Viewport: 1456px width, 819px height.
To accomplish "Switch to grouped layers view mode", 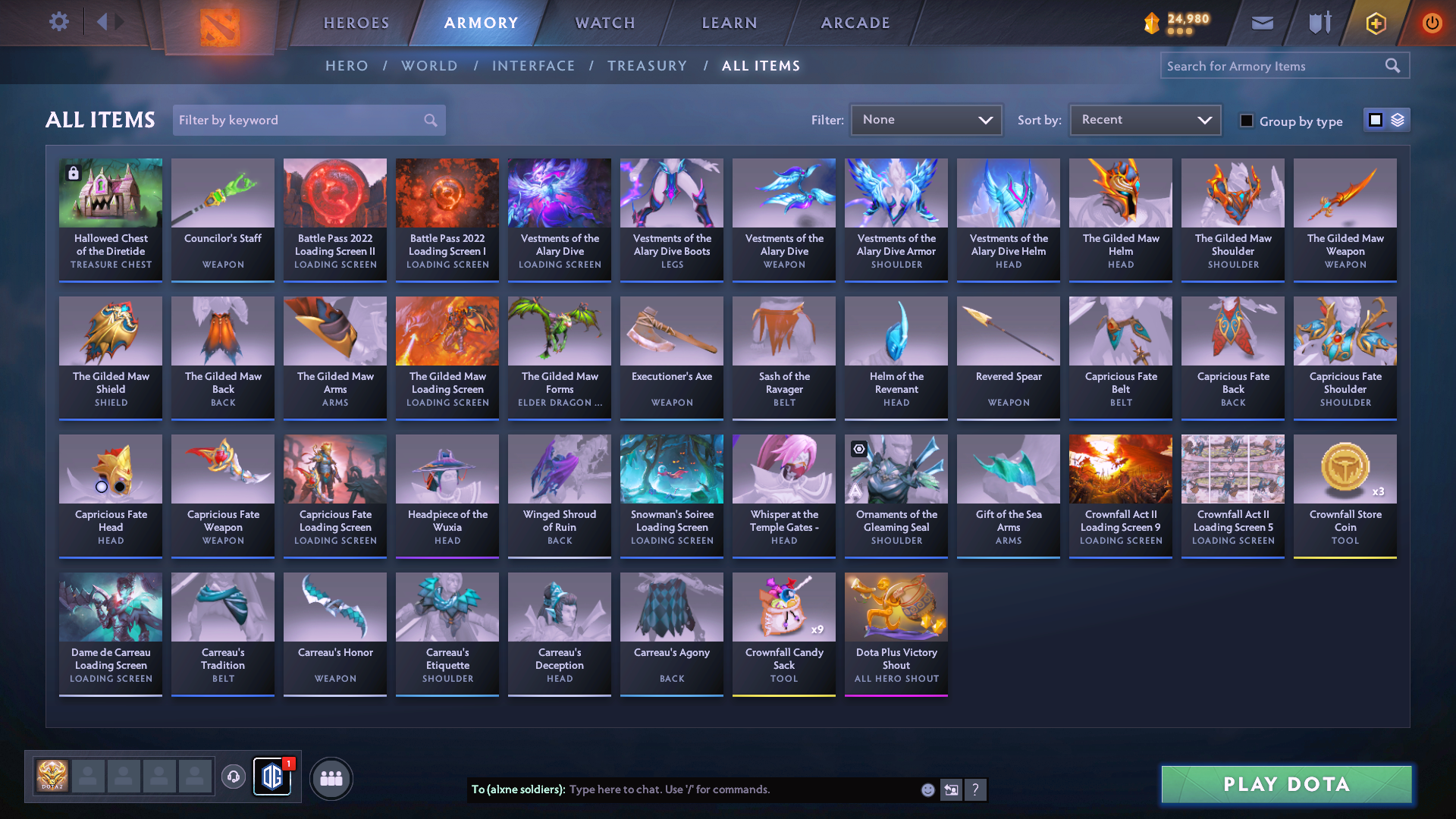I will tap(1398, 120).
